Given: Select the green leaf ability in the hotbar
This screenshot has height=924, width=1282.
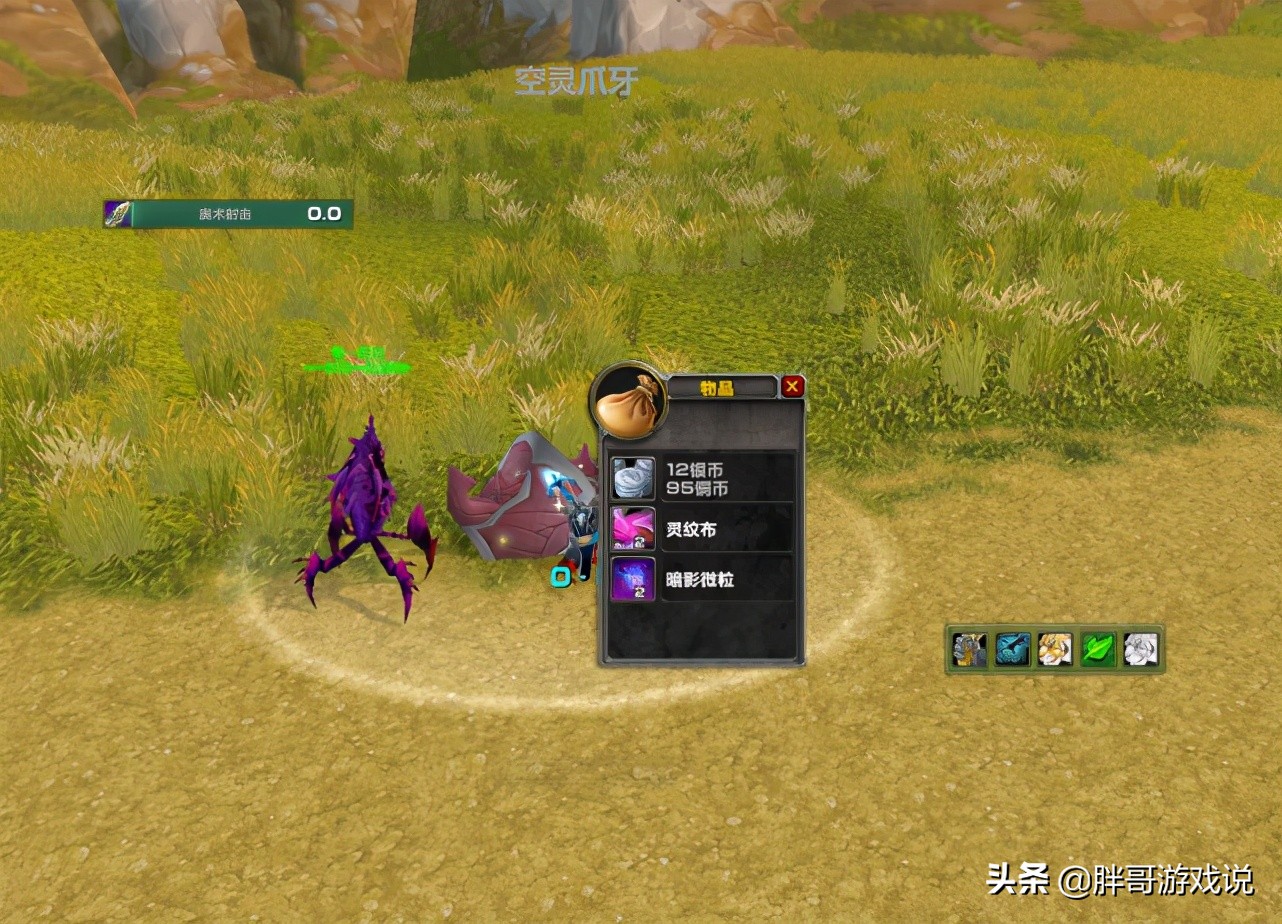Looking at the screenshot, I should [x=1097, y=648].
